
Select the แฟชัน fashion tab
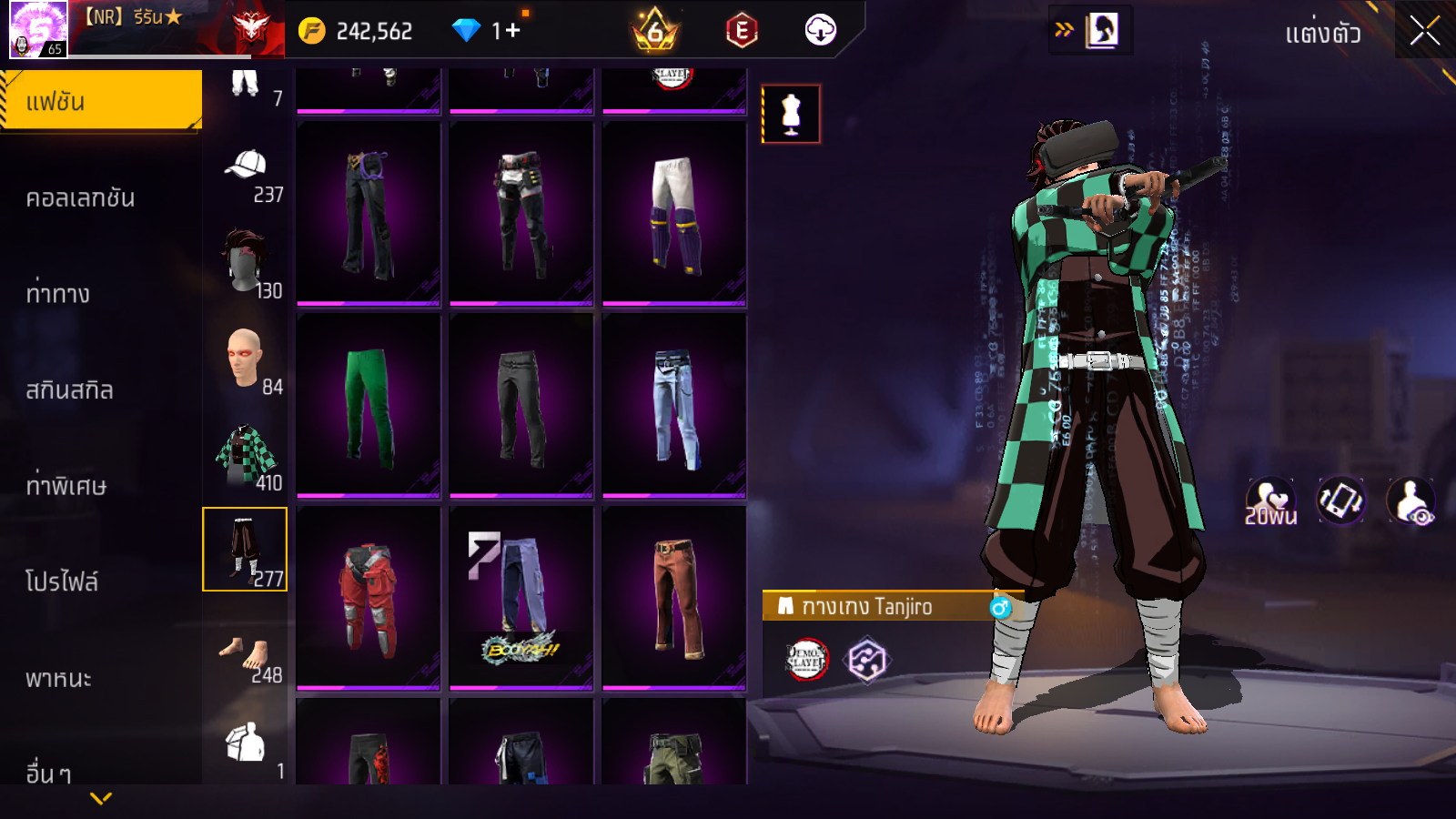click(x=101, y=102)
